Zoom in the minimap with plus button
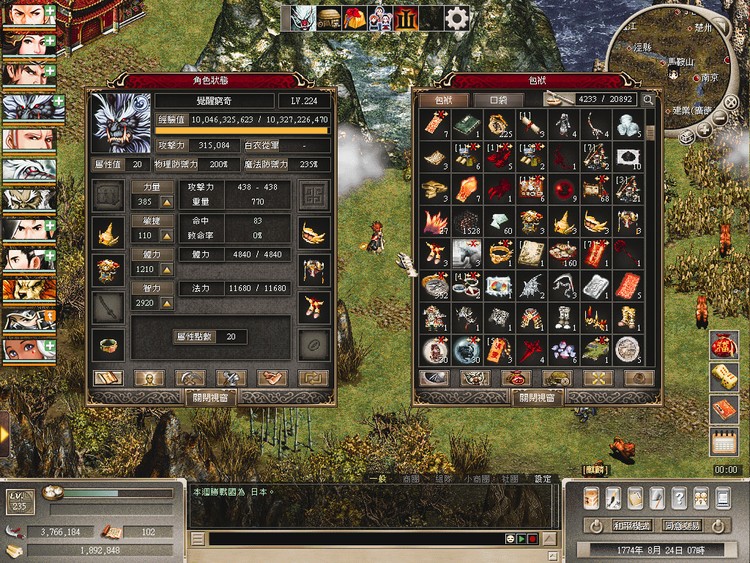 click(x=704, y=128)
